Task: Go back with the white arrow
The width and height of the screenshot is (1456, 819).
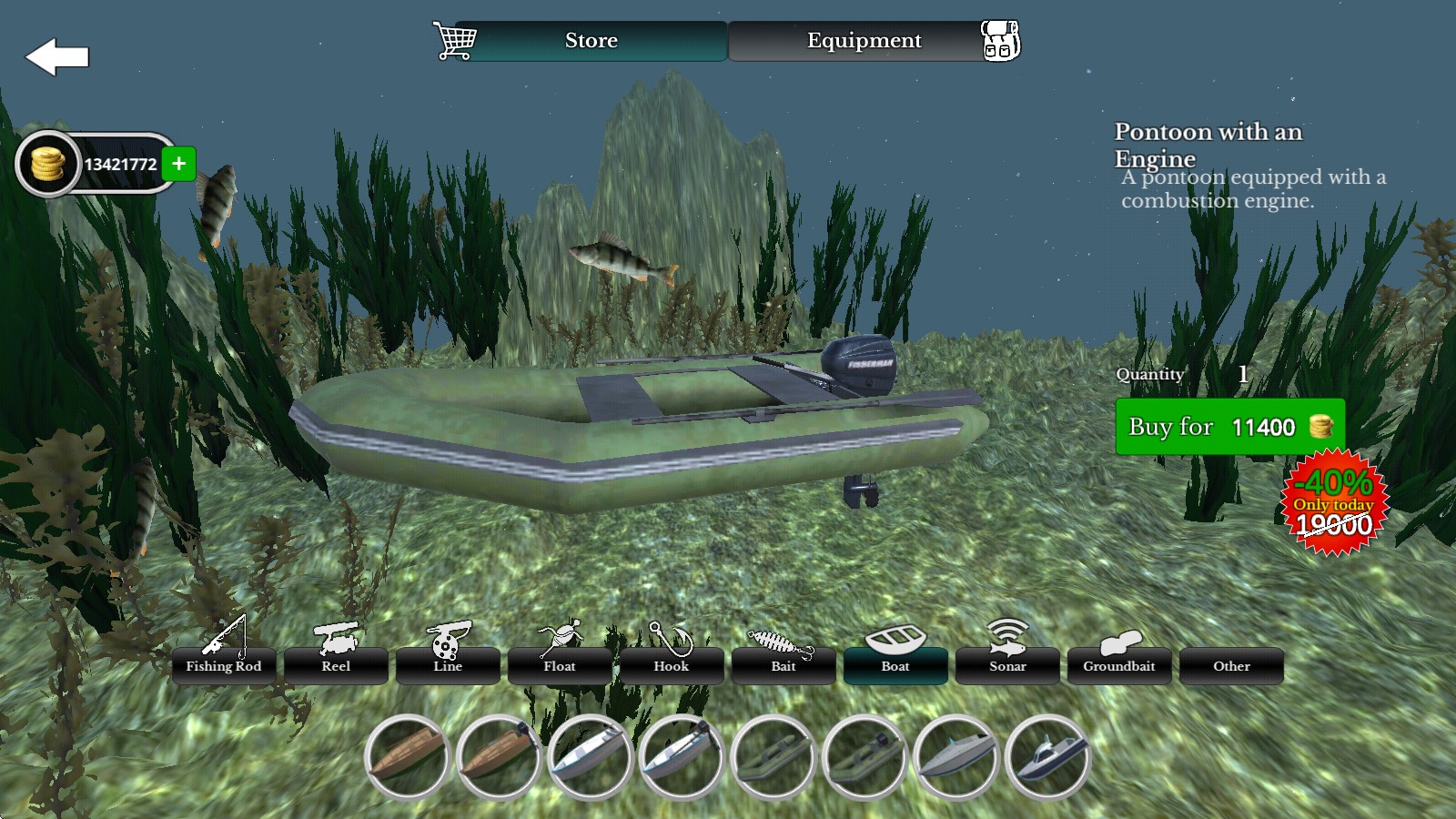Action: (56, 56)
